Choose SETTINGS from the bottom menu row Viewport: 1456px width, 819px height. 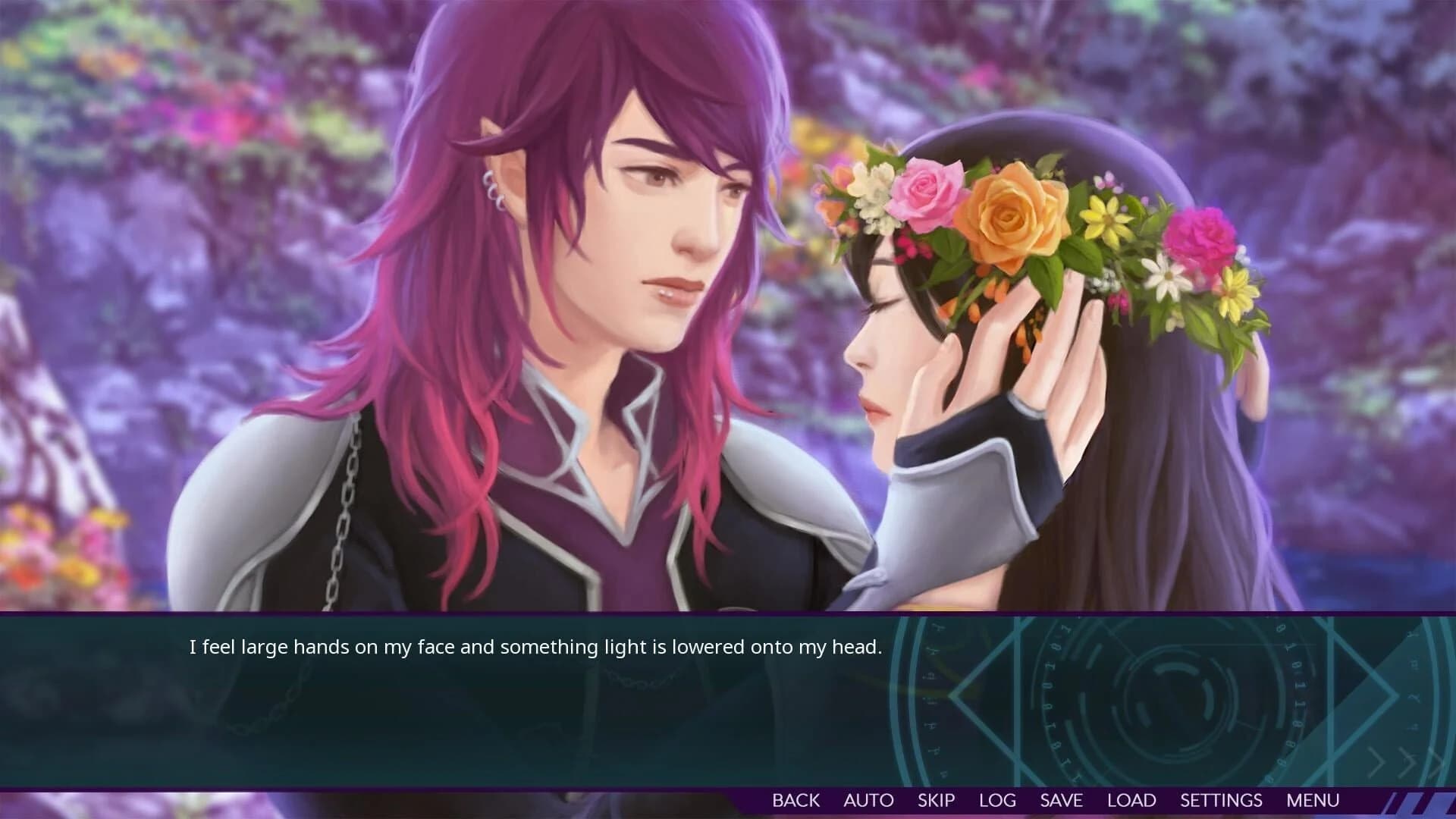coord(1221,800)
